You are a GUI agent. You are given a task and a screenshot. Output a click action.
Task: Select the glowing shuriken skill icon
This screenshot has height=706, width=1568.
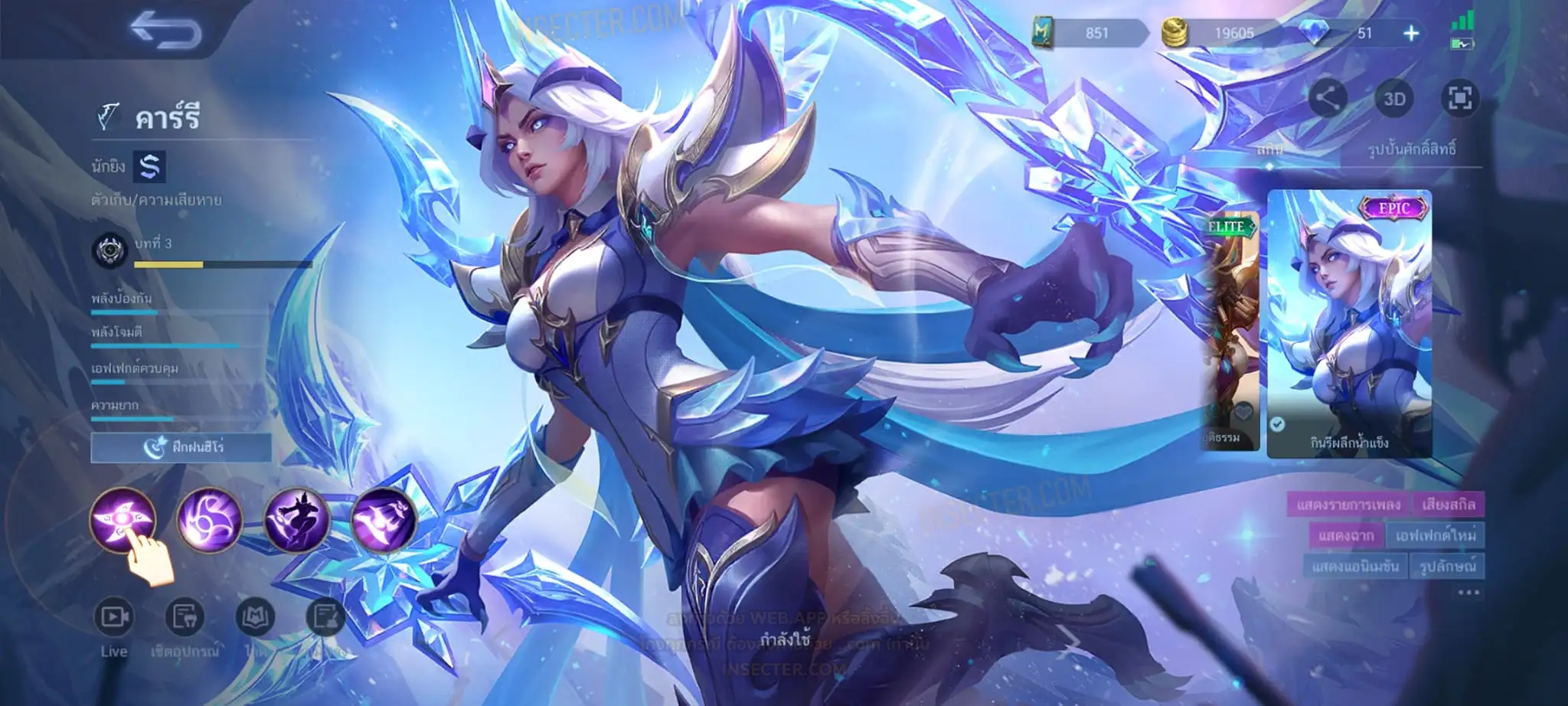tap(123, 519)
